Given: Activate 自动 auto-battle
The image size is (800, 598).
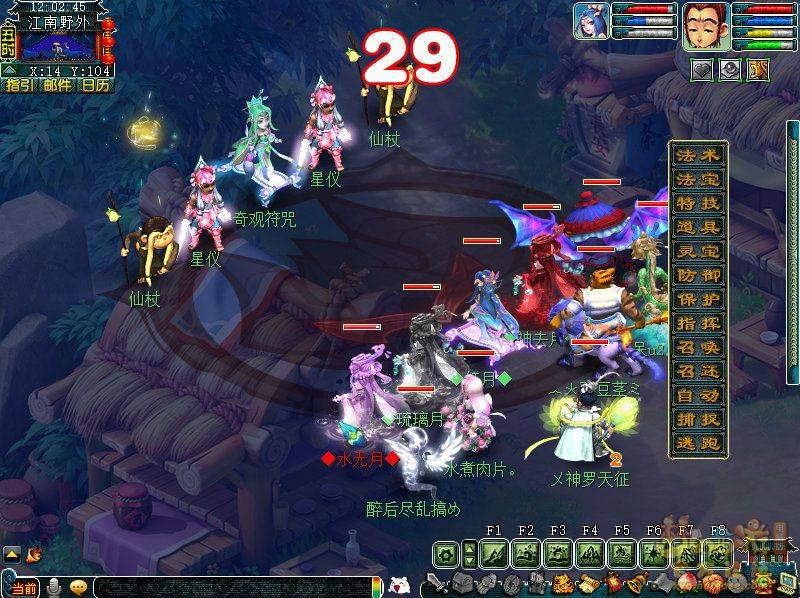Looking at the screenshot, I should [697, 394].
